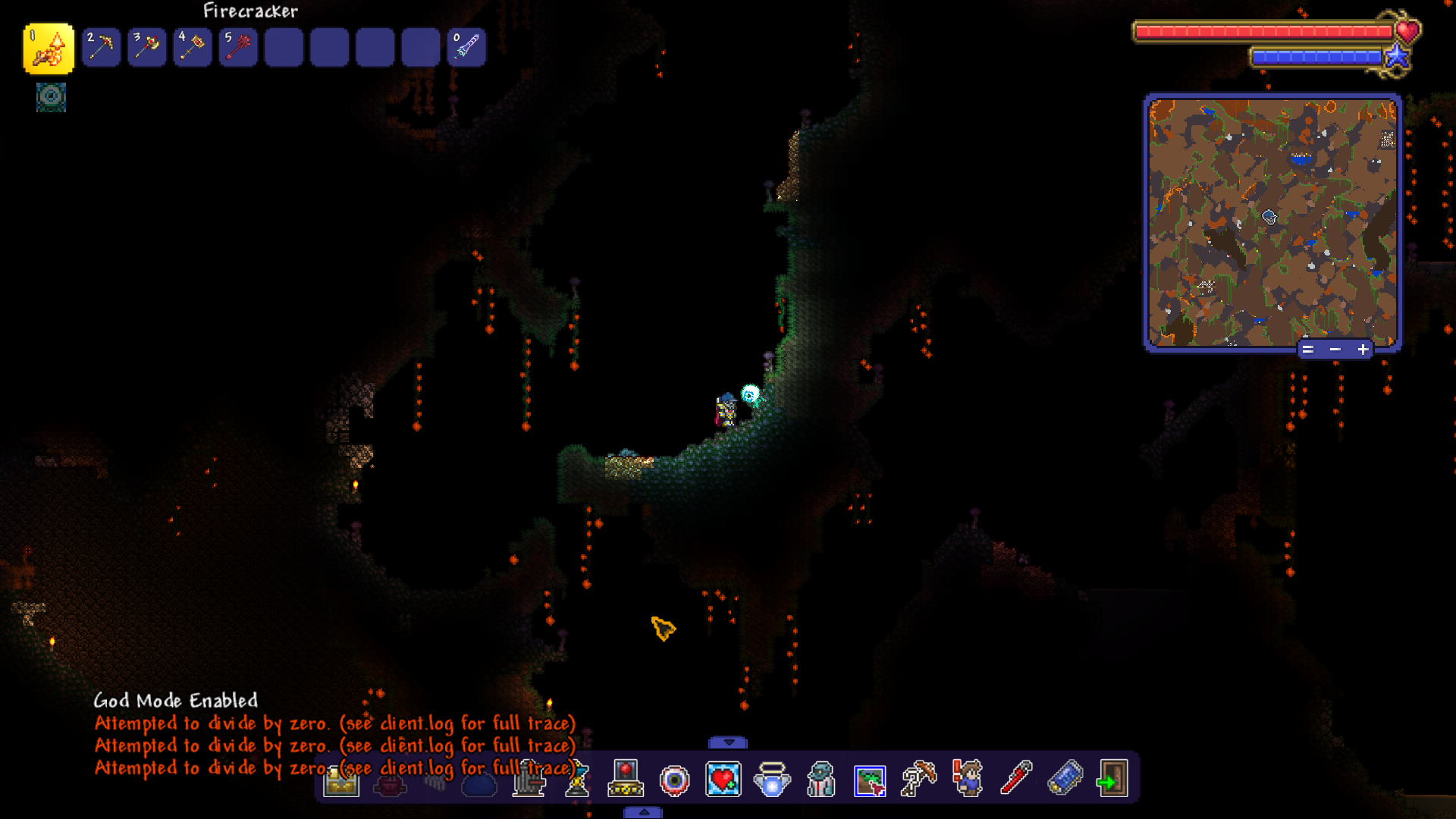Click the chevron below the toolbar
1456x819 pixels.
[x=645, y=811]
